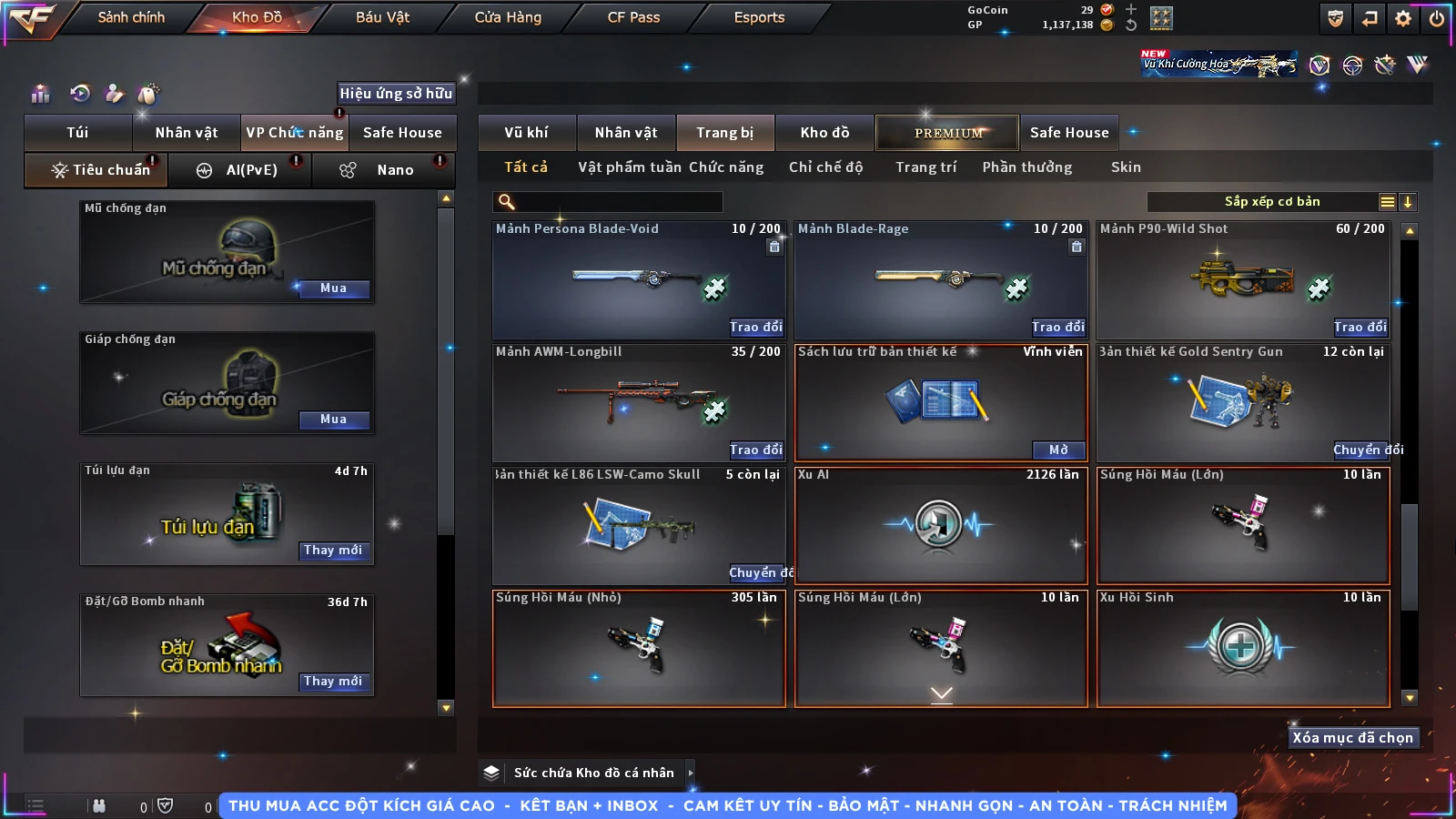
Task: Show the Skin filter items
Action: (x=1126, y=167)
